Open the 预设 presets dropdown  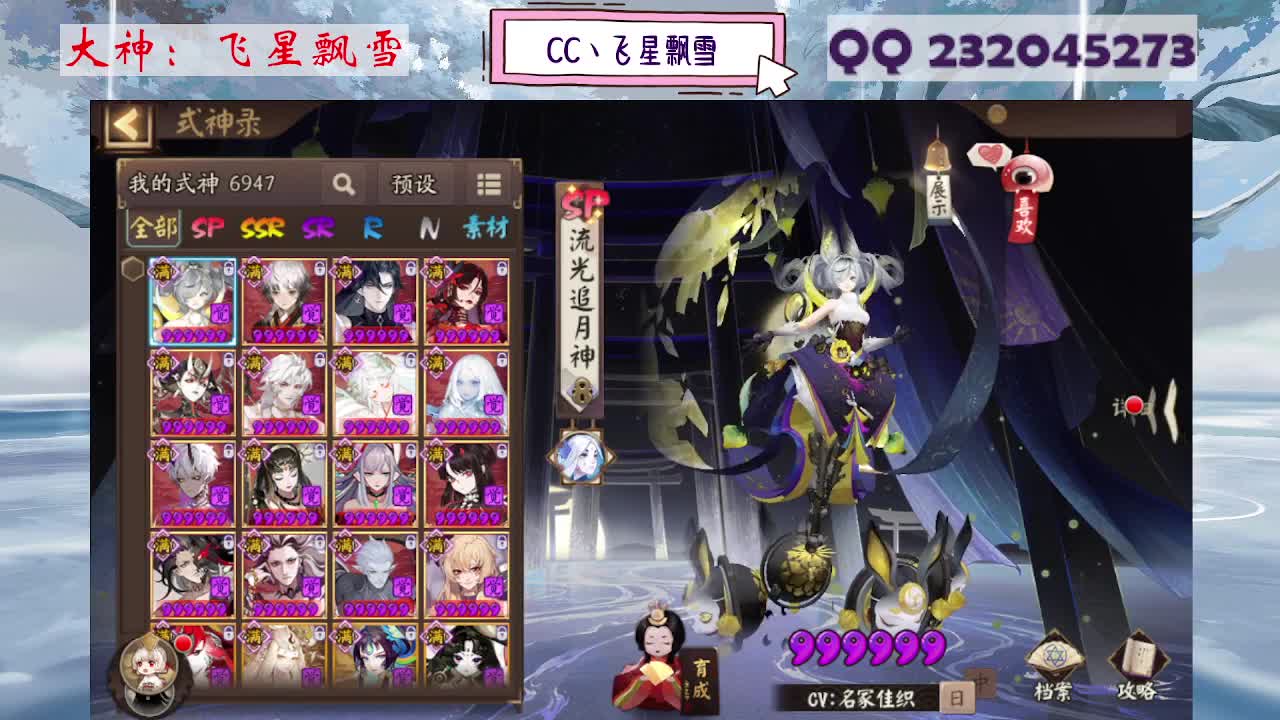[x=412, y=184]
